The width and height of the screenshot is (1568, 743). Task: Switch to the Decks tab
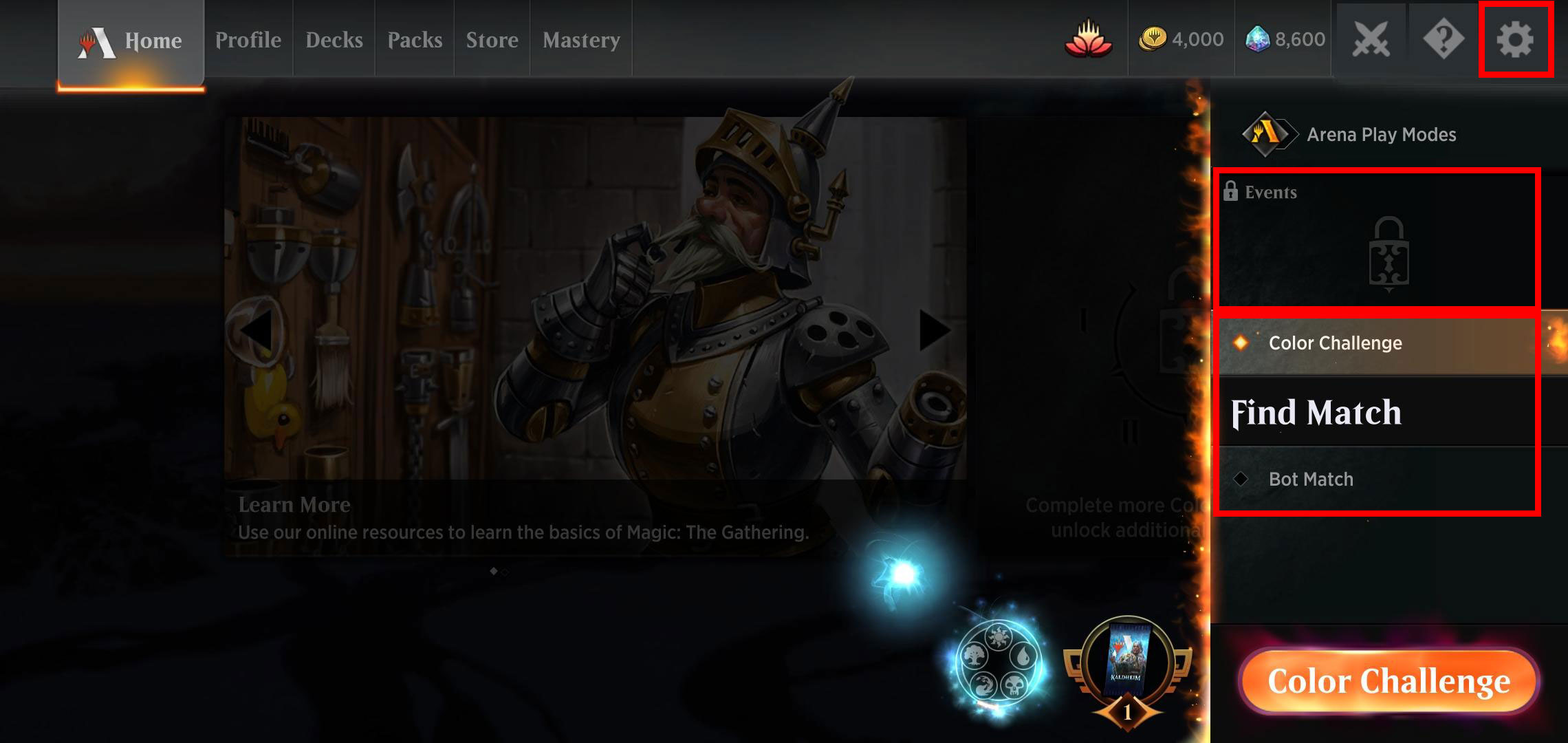(334, 39)
